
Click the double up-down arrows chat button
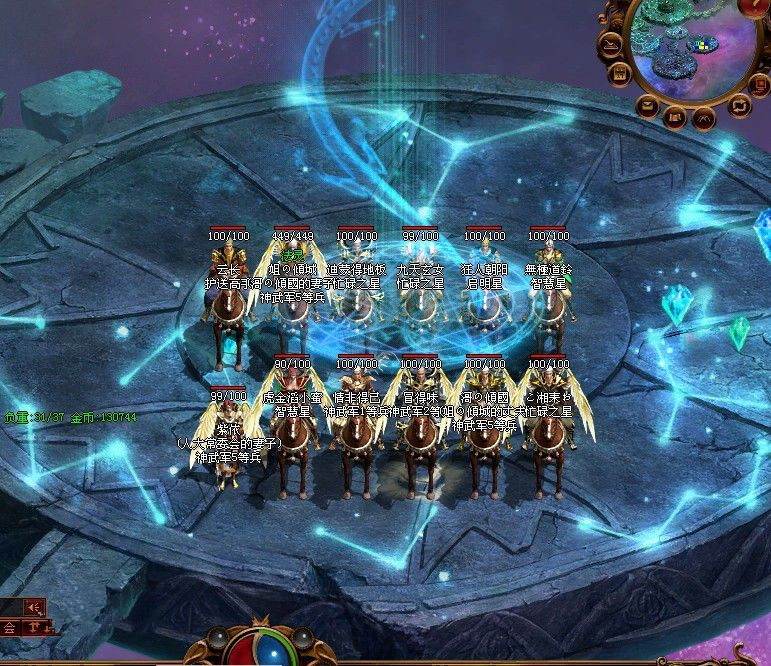point(34,628)
